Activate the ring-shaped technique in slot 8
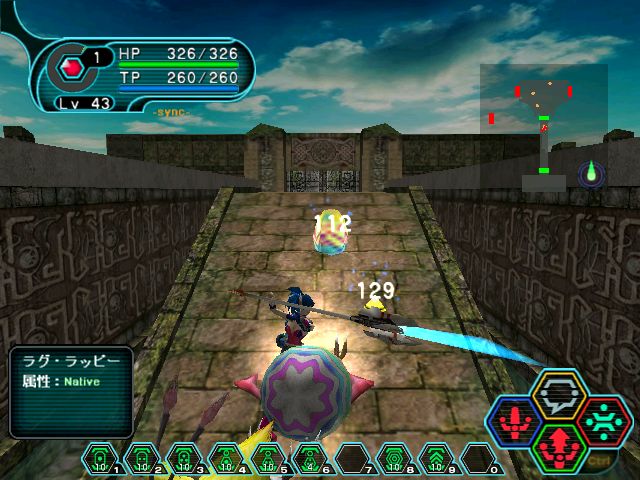The image size is (640, 480). (x=393, y=460)
